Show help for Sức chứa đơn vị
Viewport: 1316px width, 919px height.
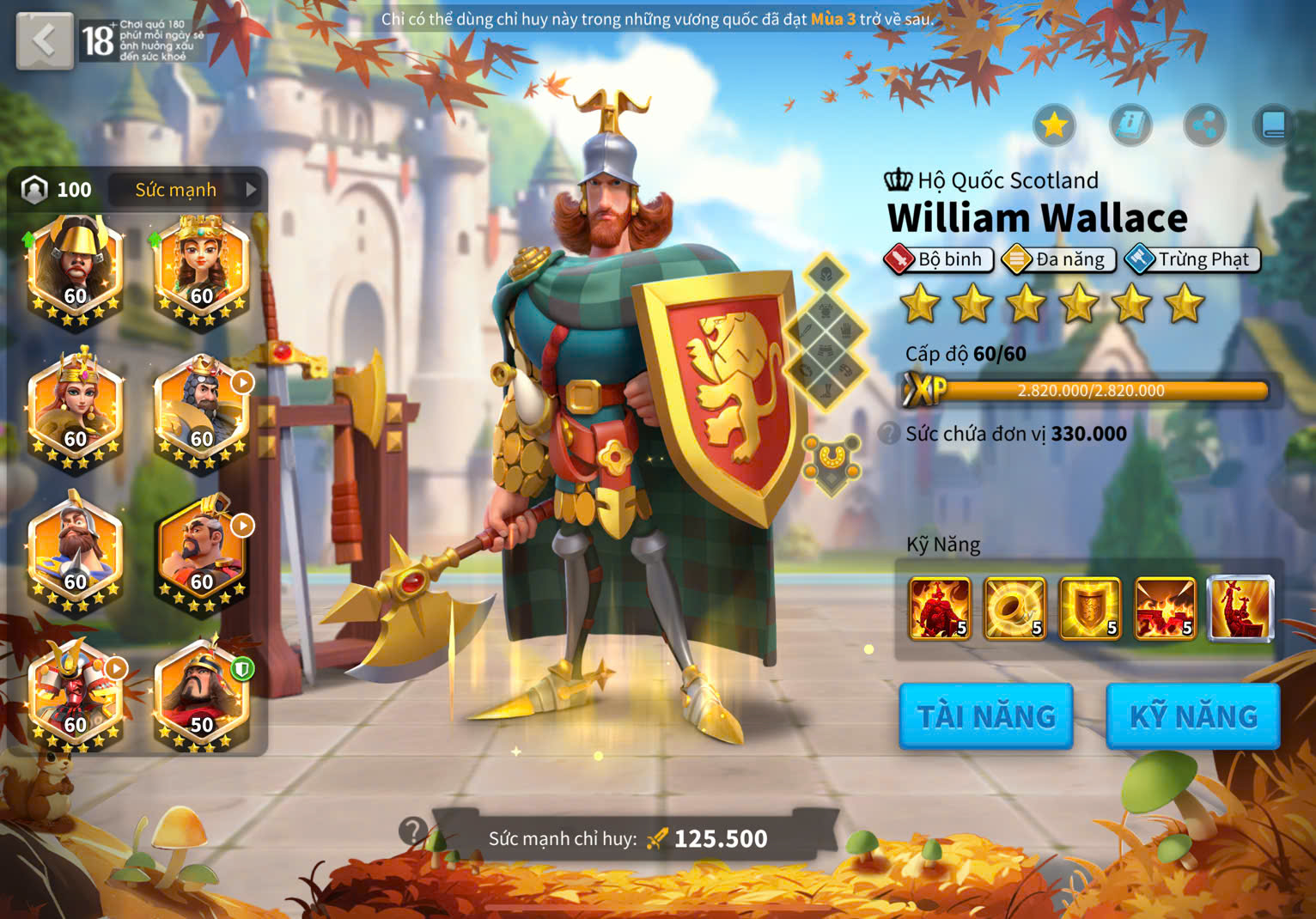(x=890, y=434)
